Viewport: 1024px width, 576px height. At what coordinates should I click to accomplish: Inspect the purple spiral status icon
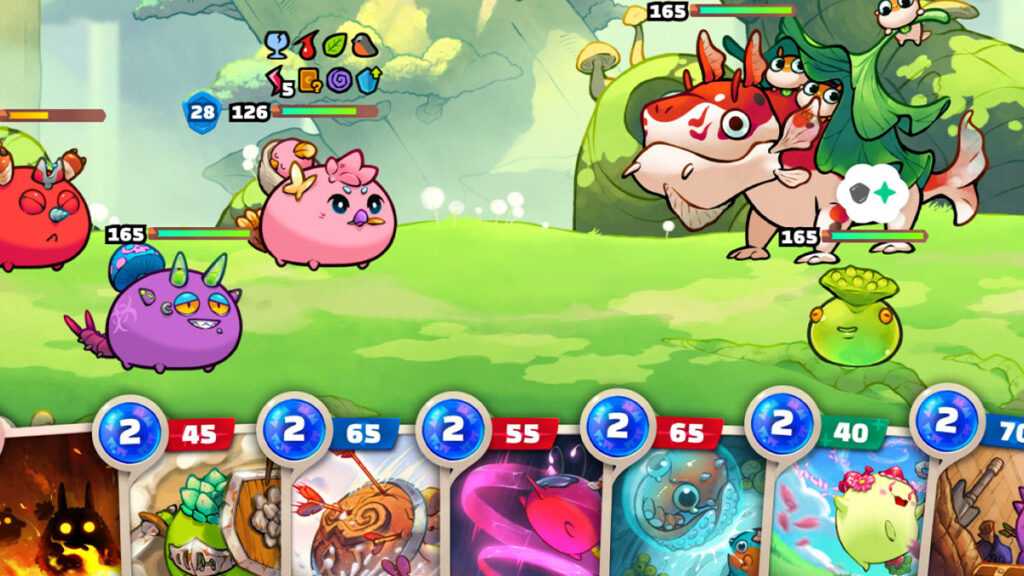point(338,79)
